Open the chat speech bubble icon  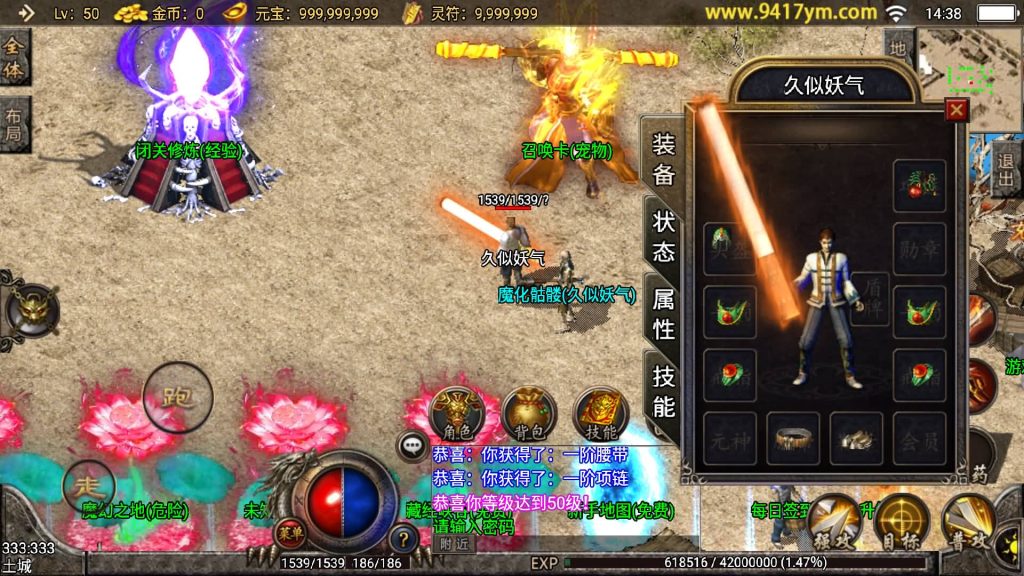point(413,445)
